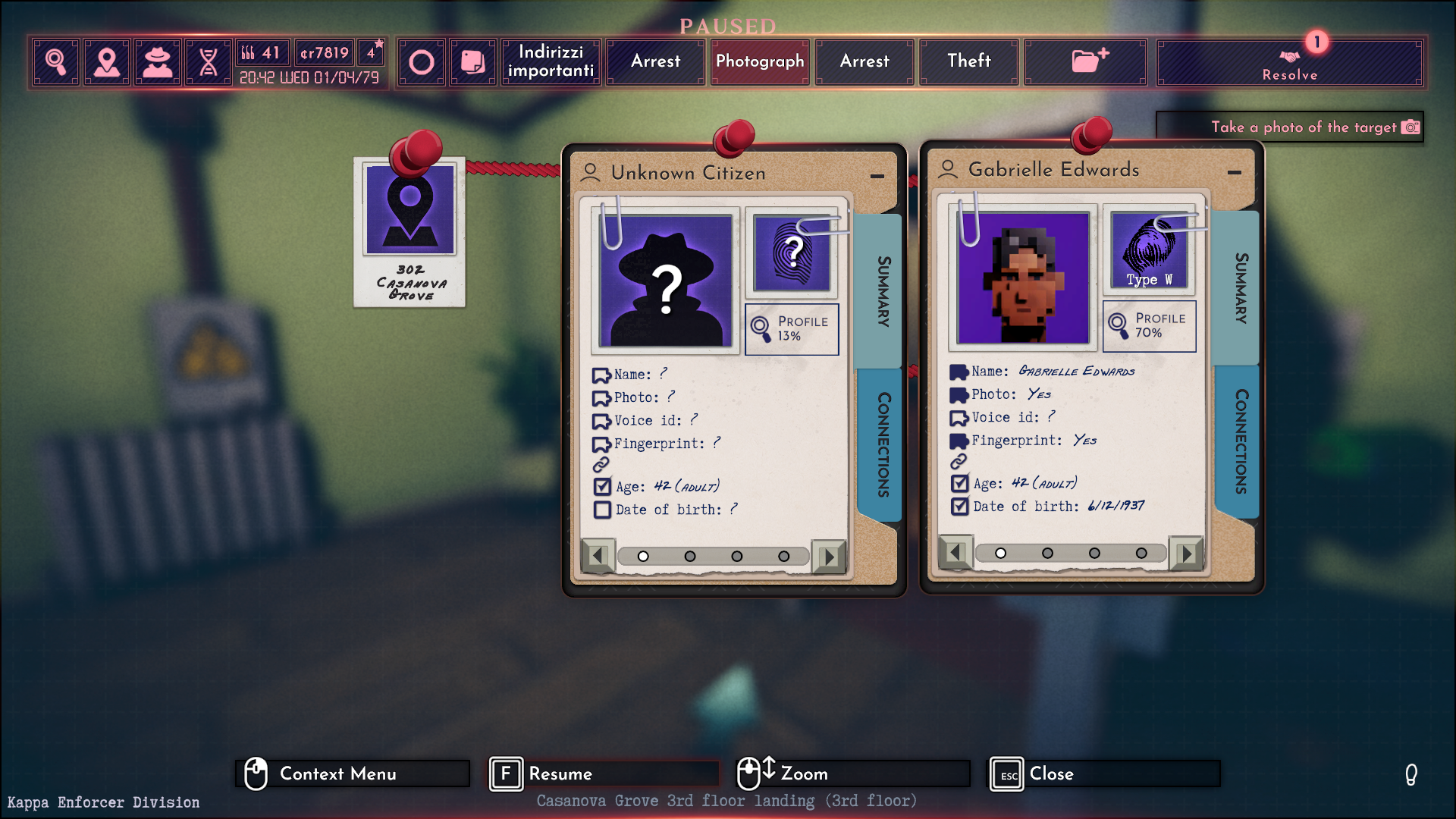This screenshot has height=819, width=1456.
Task: Switch to the Photograph case tab
Action: pos(760,61)
